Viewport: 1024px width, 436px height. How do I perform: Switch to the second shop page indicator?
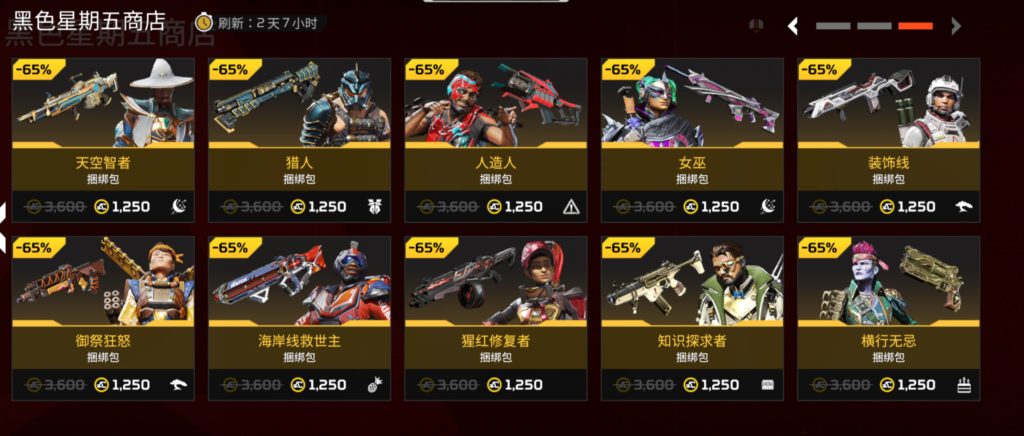coord(874,27)
